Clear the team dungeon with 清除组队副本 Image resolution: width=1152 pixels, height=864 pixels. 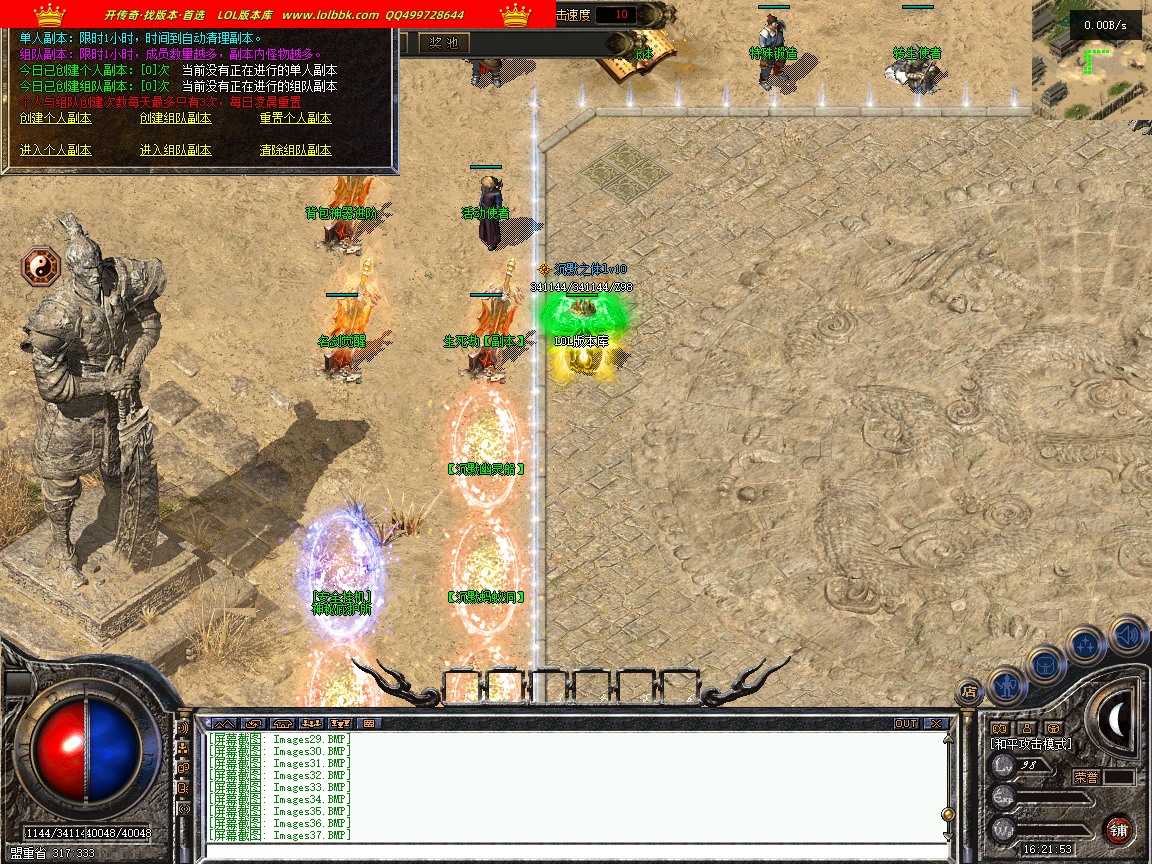click(x=295, y=150)
